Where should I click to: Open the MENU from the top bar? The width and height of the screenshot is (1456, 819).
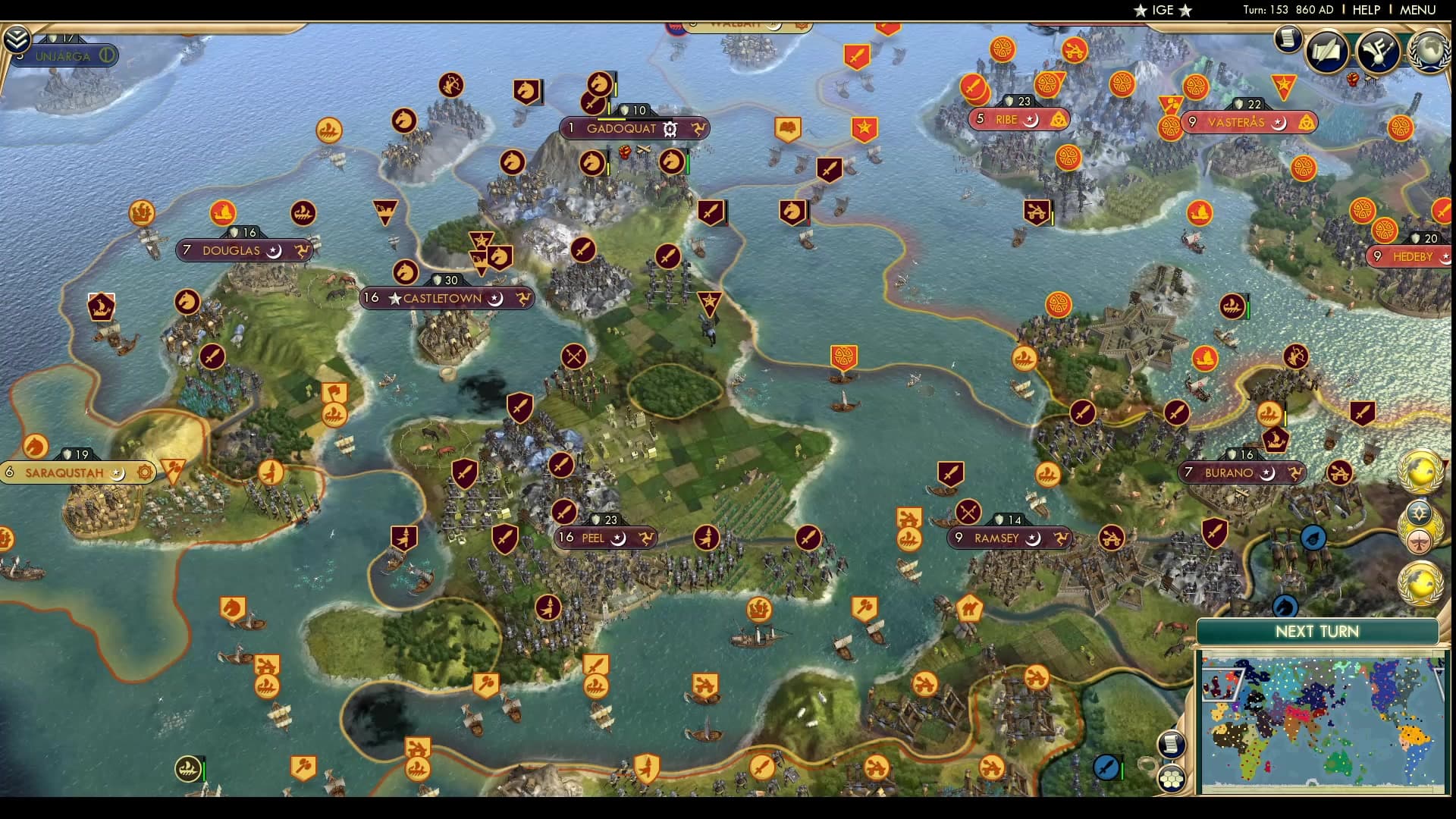pos(1421,10)
